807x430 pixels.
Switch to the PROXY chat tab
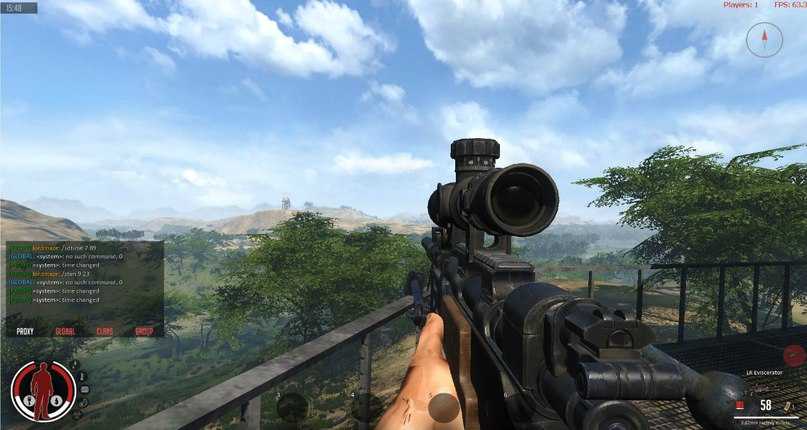point(25,331)
